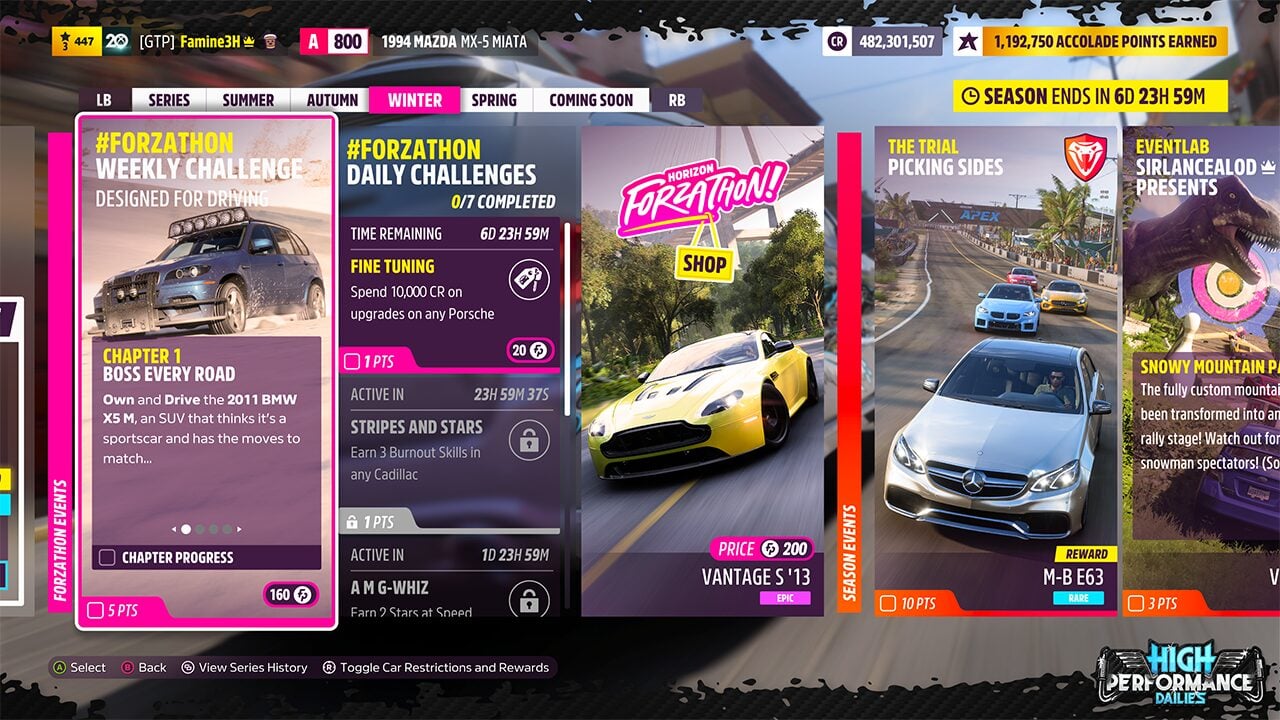1280x720 pixels.
Task: Select The Trial Picking Sides event
Action: coord(995,370)
